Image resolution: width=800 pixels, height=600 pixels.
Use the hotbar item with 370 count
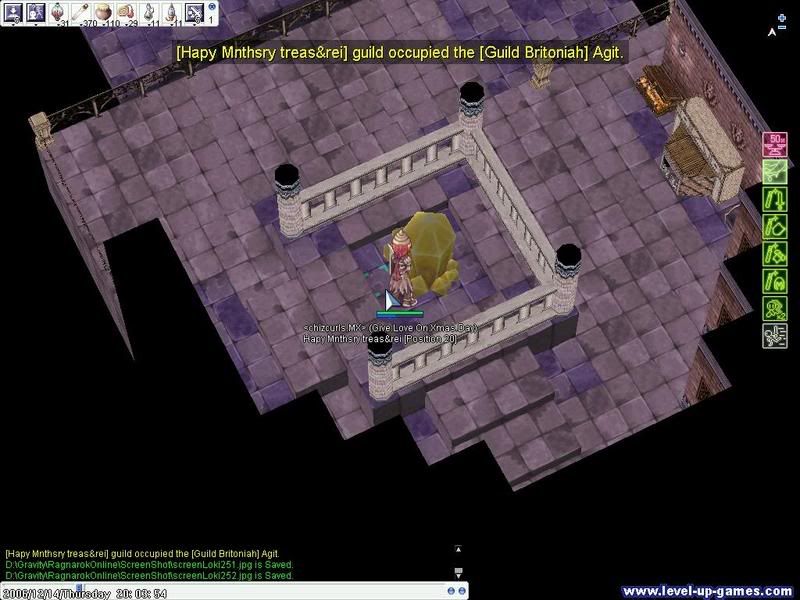[x=82, y=12]
